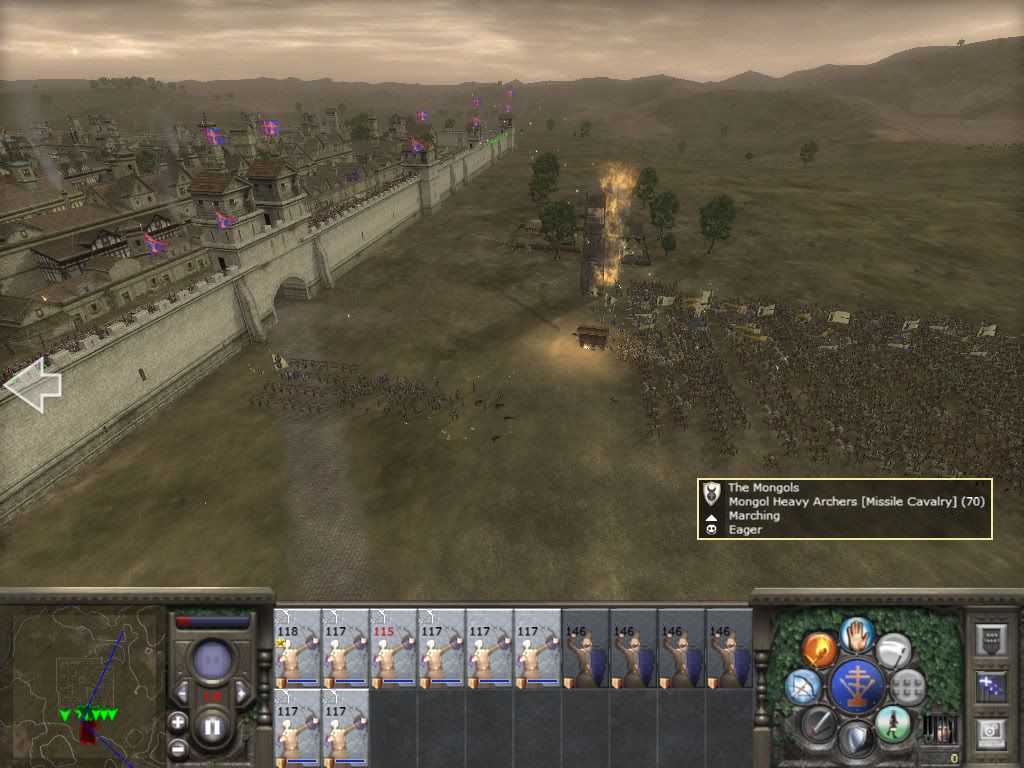This screenshot has height=768, width=1024.
Task: Increase the battle speed
Action: click(242, 692)
